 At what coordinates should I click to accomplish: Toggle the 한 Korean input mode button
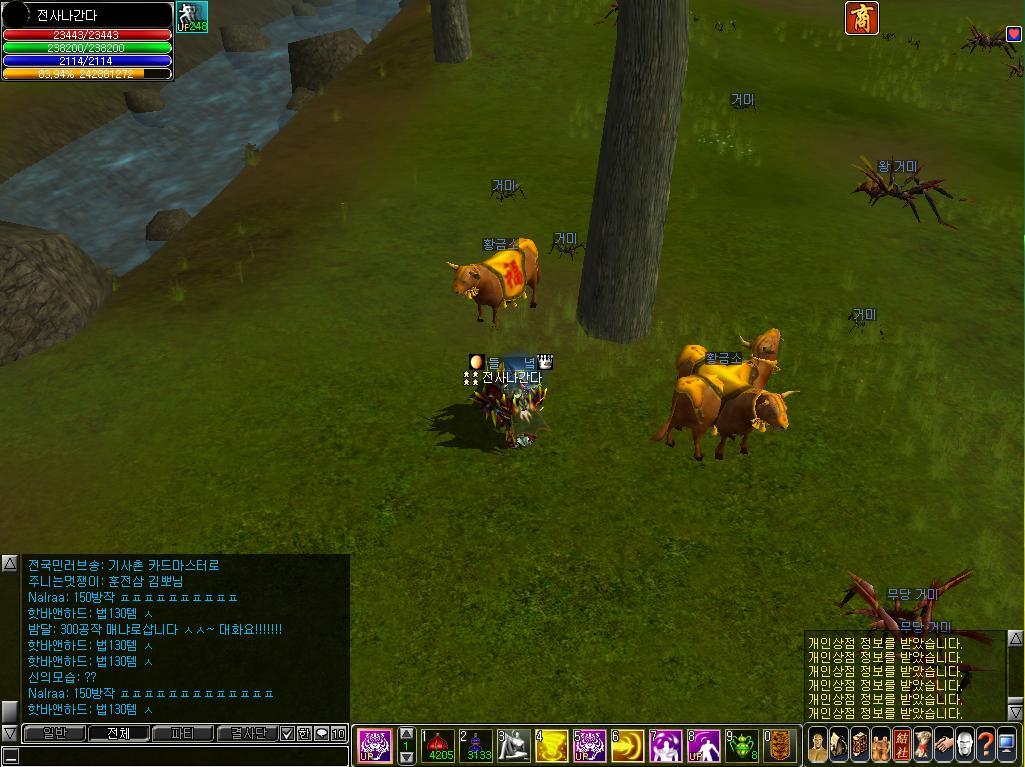coord(304,733)
